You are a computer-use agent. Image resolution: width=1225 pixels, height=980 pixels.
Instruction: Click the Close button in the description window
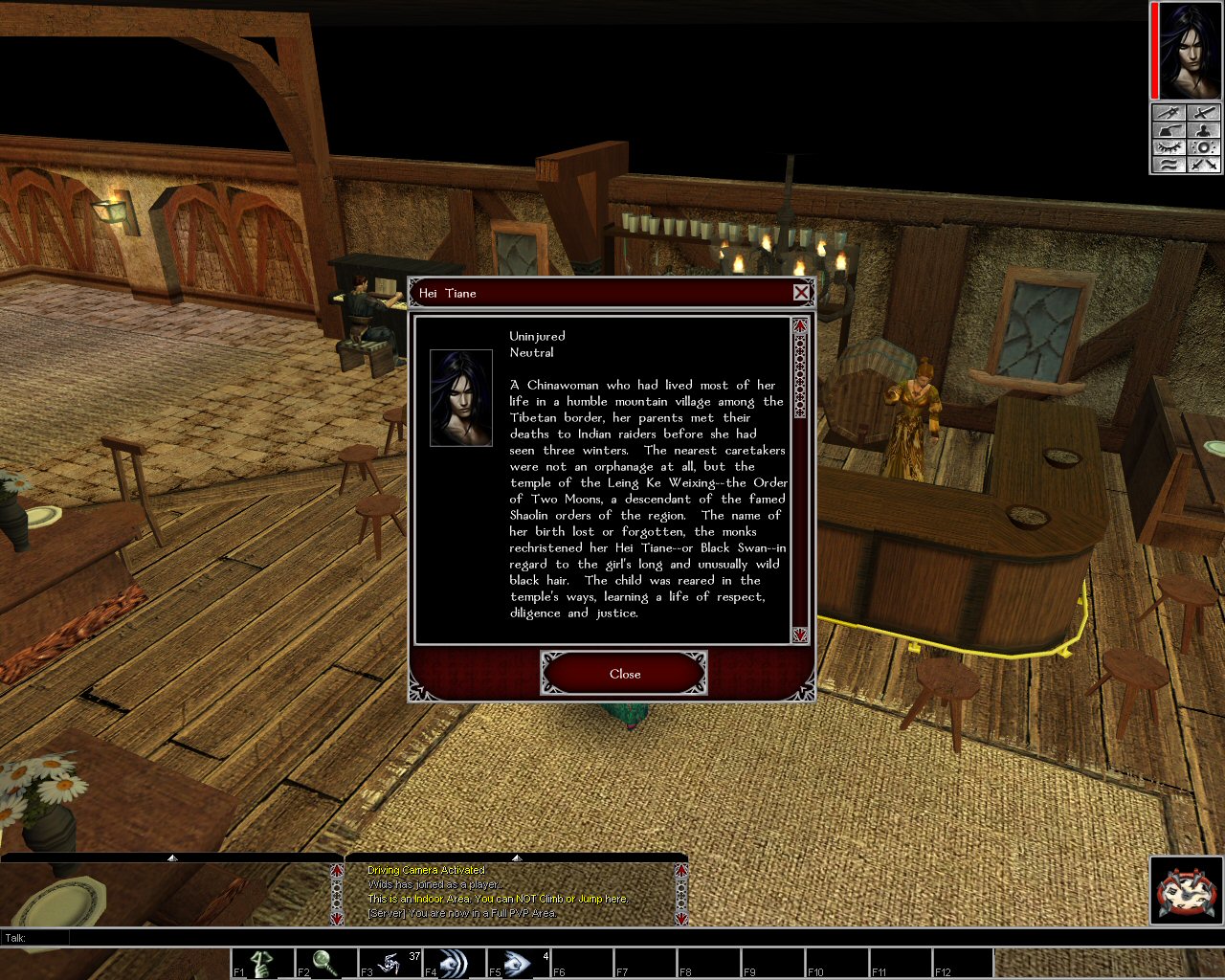point(624,674)
